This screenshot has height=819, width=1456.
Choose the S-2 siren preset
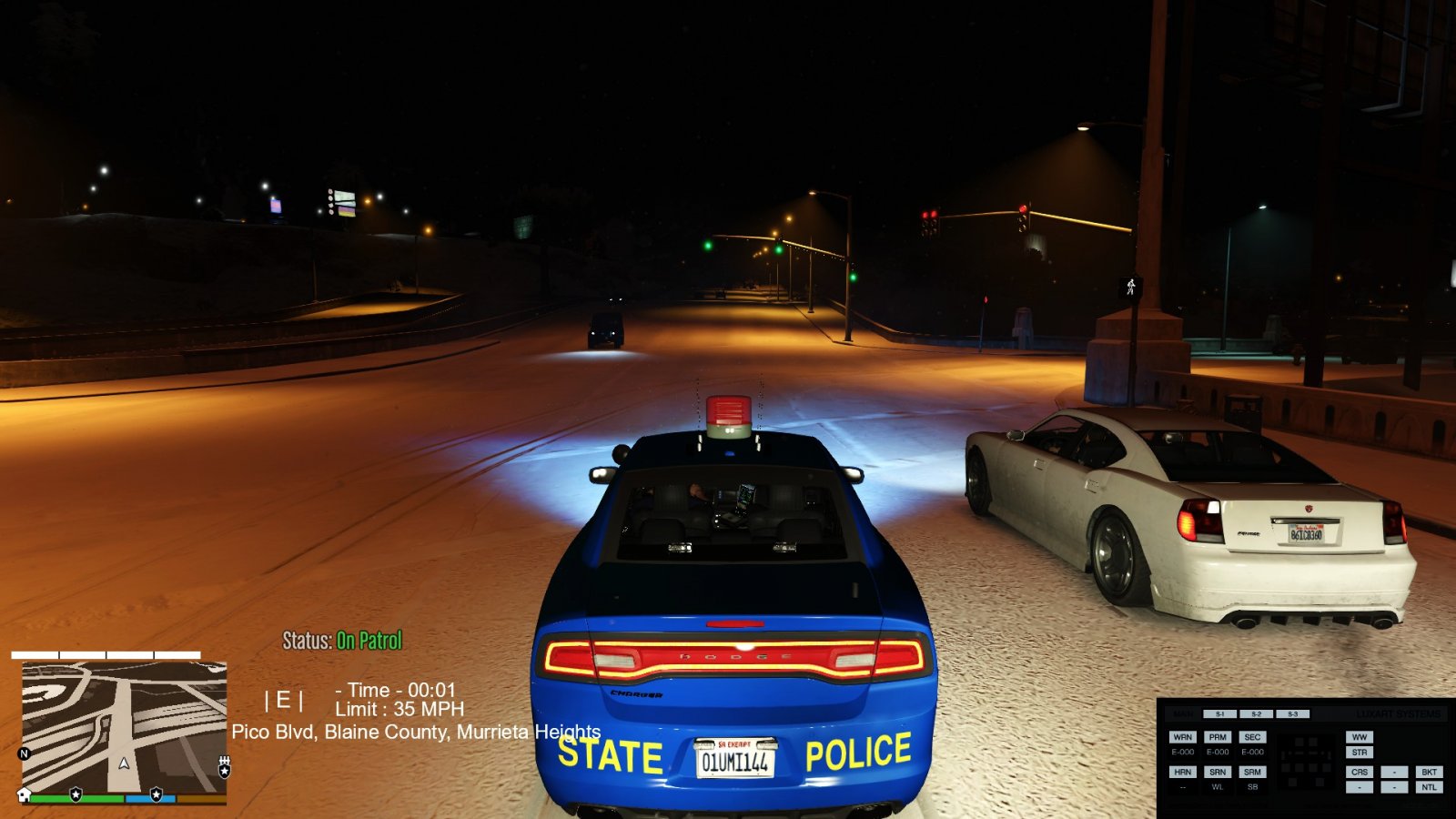1256,714
